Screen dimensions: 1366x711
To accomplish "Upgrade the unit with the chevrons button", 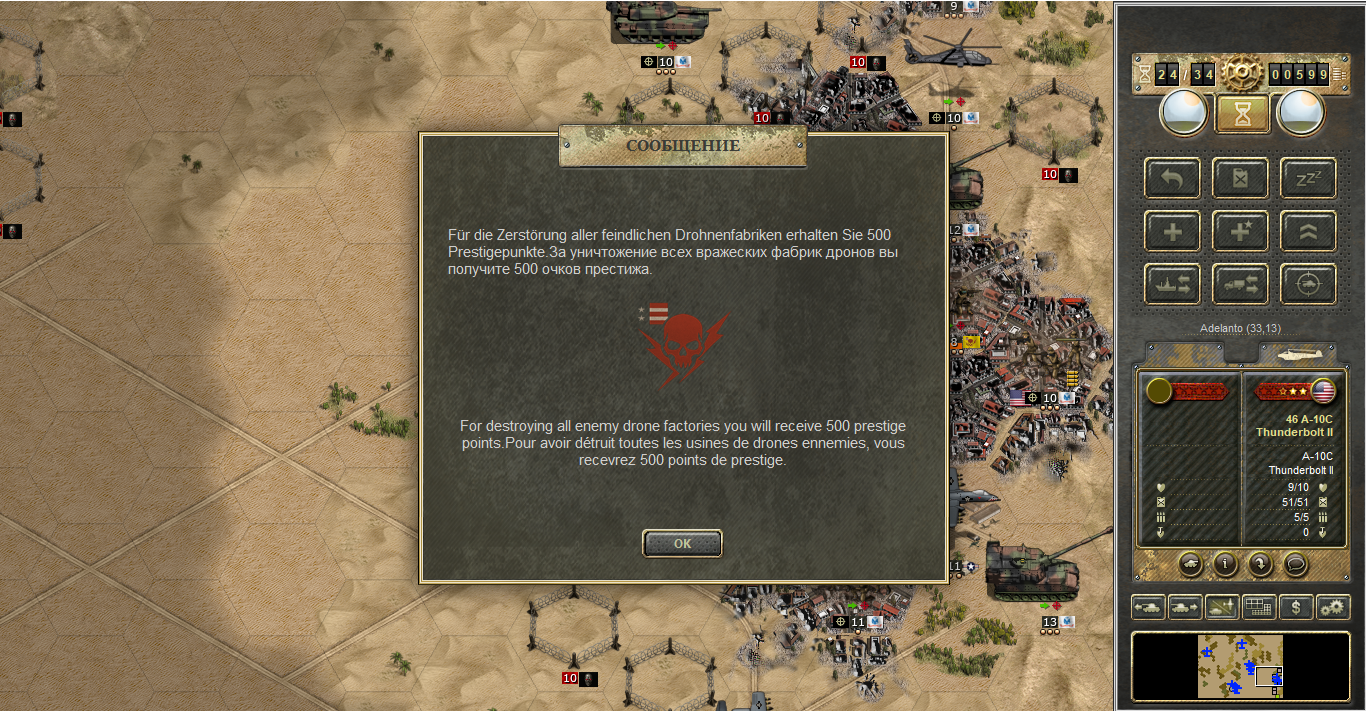I will 1308,232.
